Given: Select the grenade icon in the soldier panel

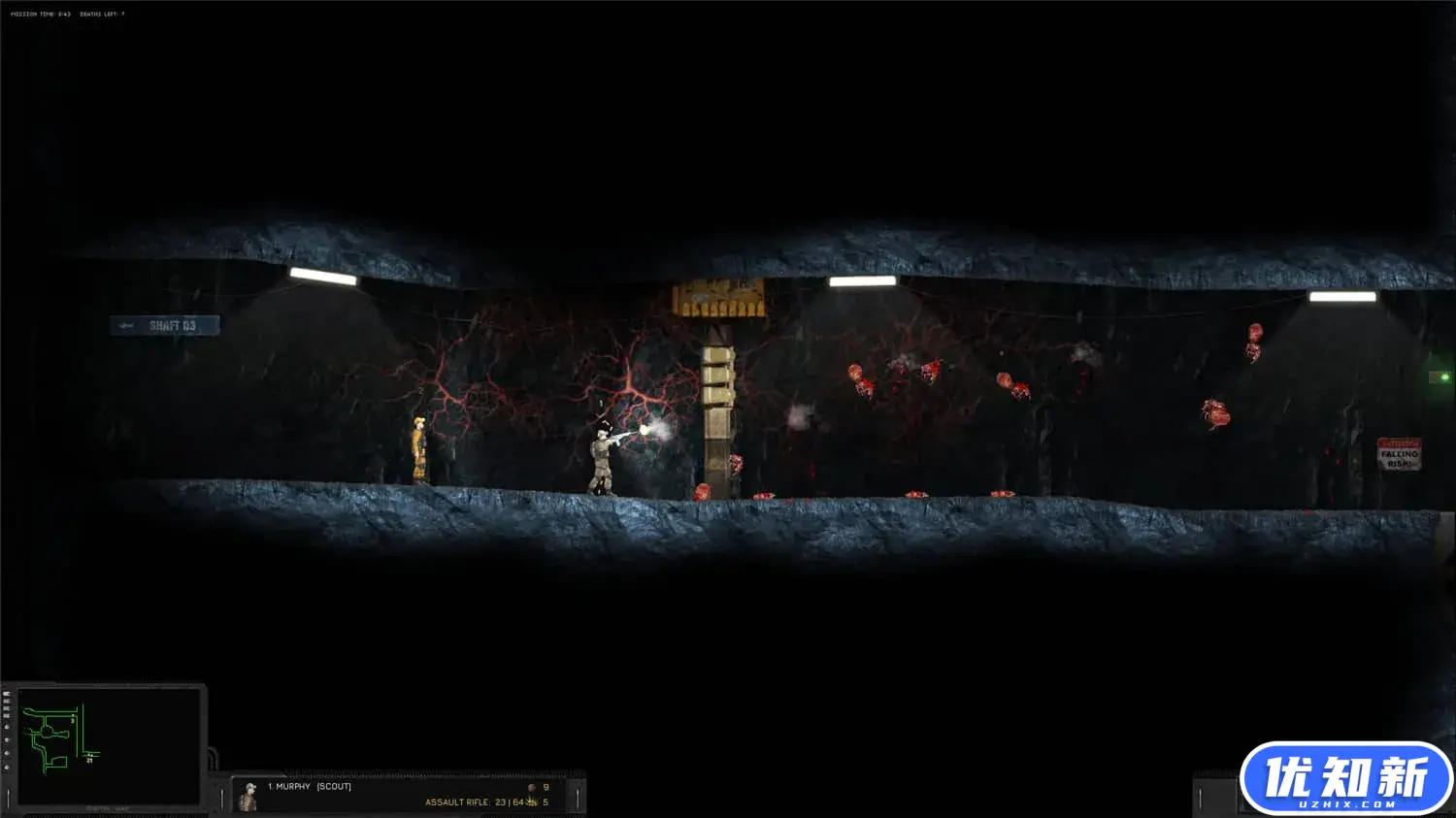Looking at the screenshot, I should (531, 787).
